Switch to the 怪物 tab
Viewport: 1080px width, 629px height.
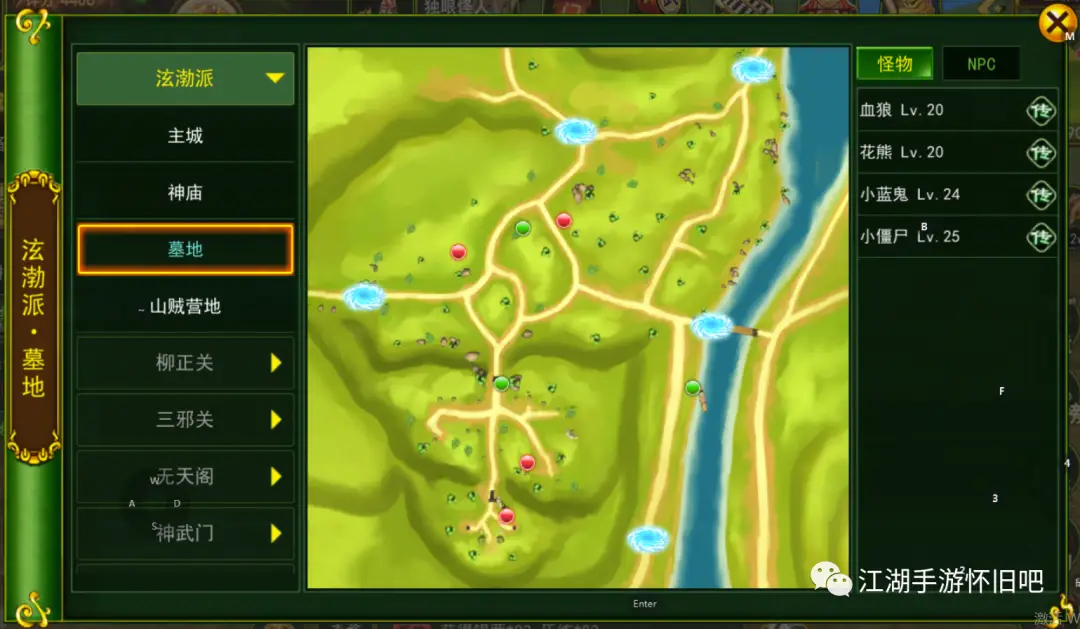pyautogui.click(x=894, y=64)
